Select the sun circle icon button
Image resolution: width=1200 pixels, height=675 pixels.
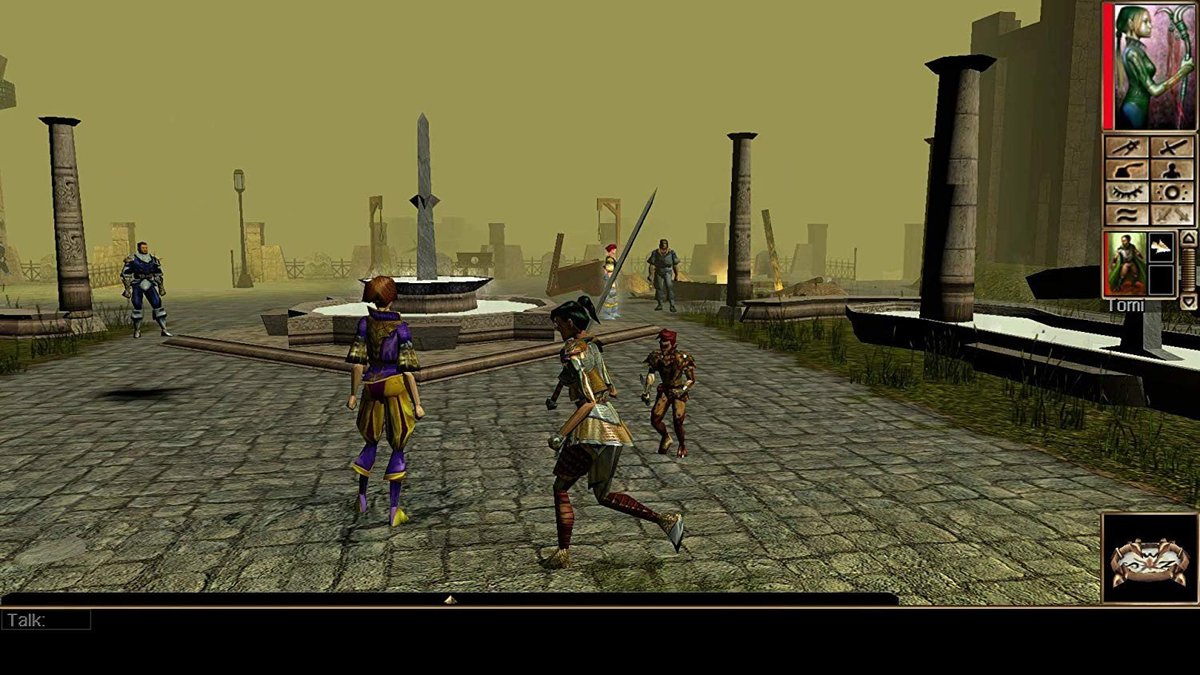(x=1172, y=192)
